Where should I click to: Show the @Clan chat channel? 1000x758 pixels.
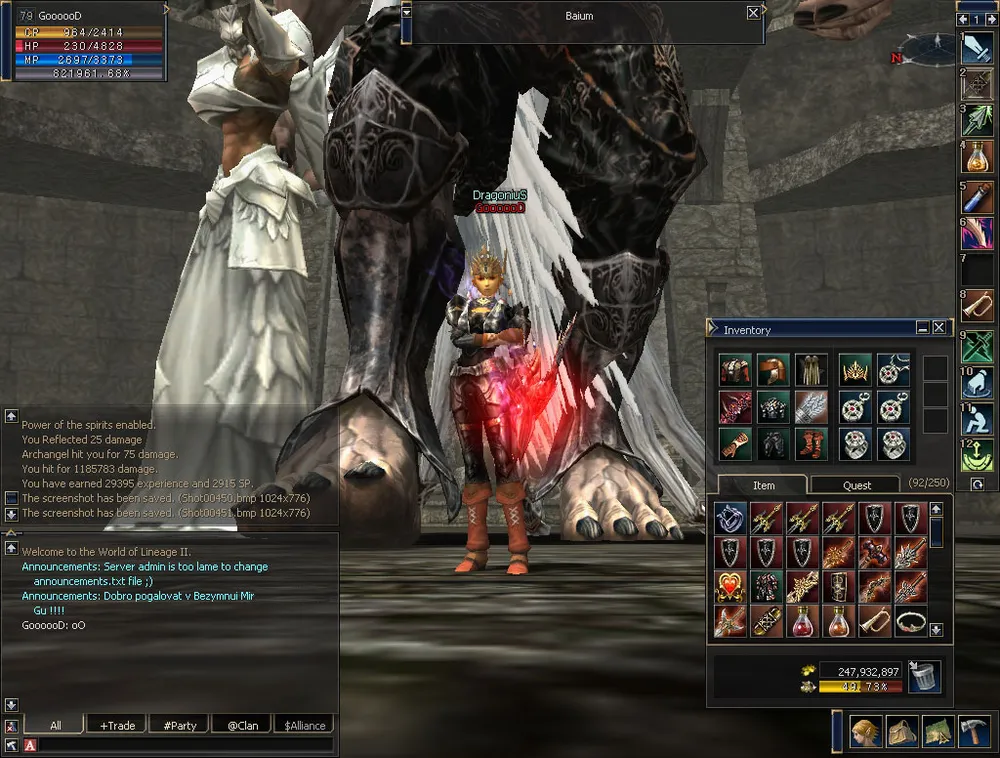(242, 725)
